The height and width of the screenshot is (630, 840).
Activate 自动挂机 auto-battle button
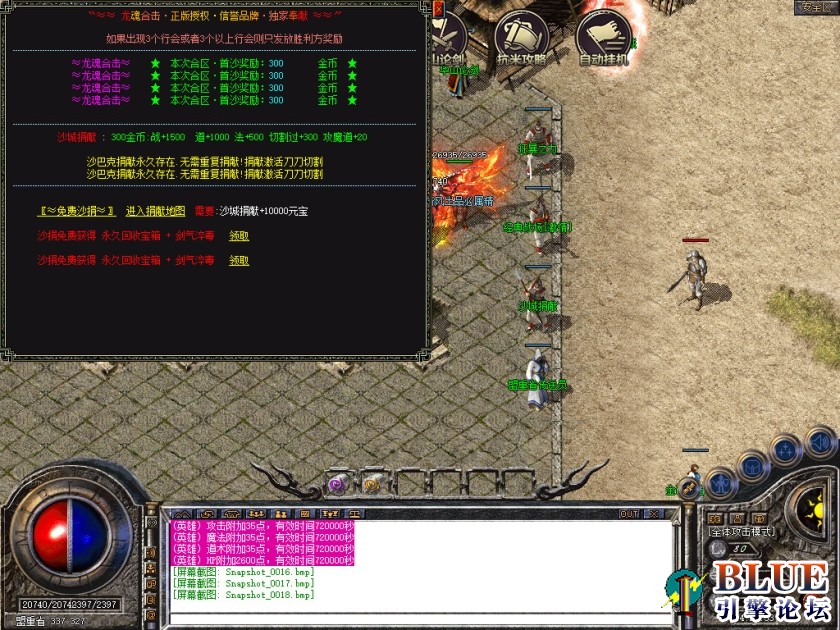pos(604,37)
